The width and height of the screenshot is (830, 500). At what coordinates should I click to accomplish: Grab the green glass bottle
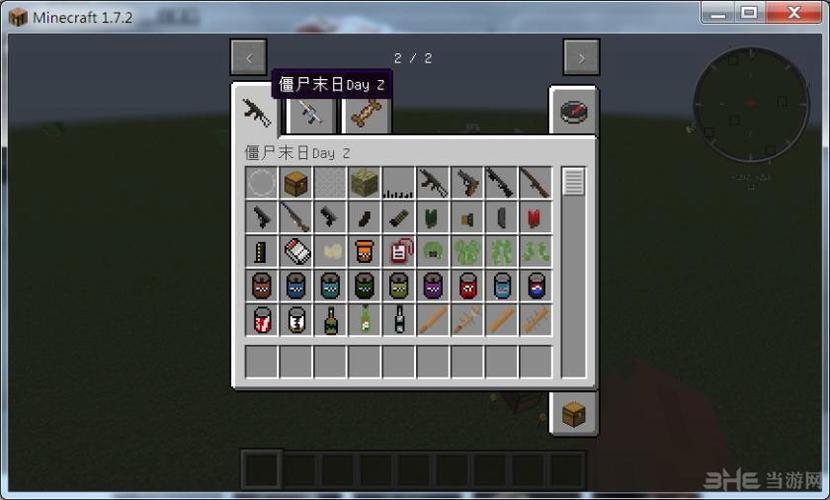(x=330, y=319)
